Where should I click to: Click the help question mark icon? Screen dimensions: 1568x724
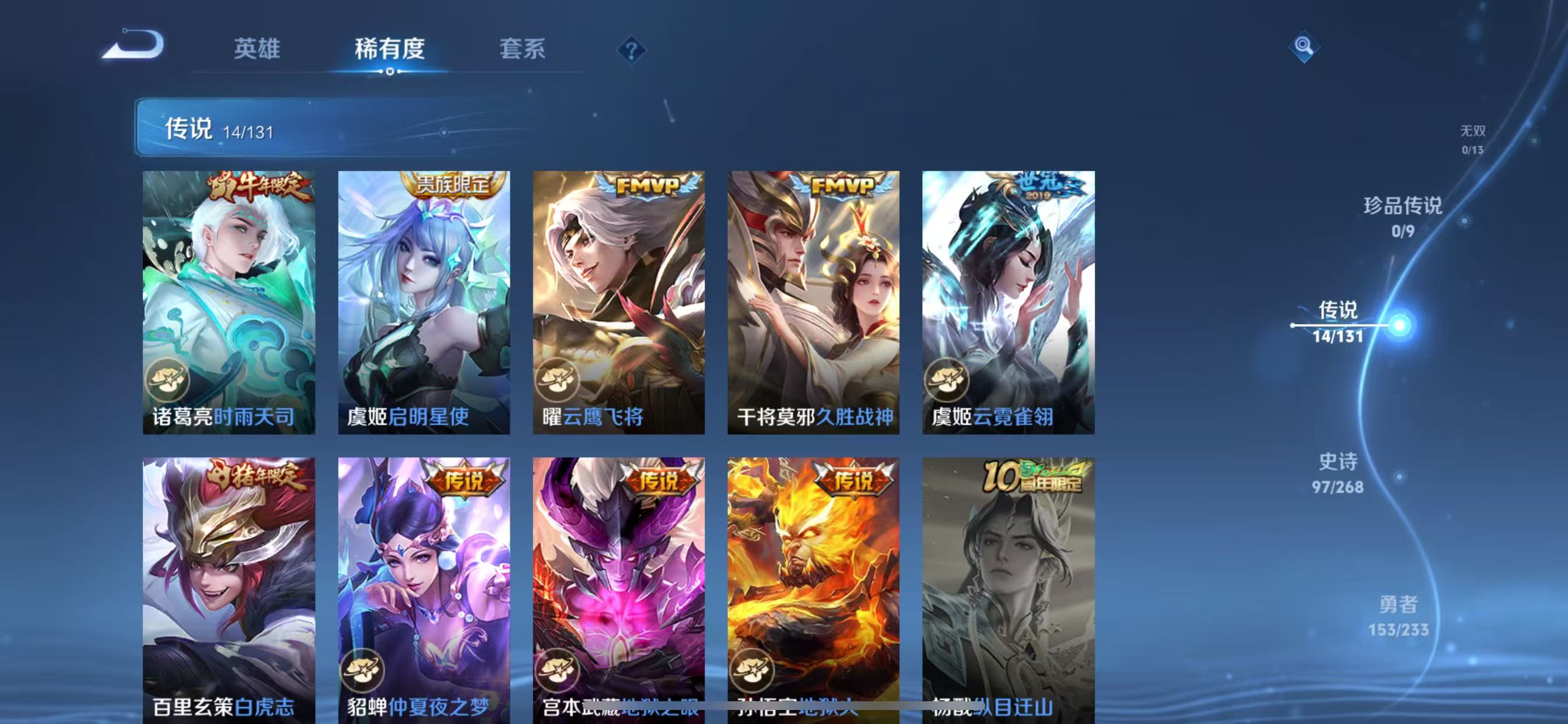(631, 50)
